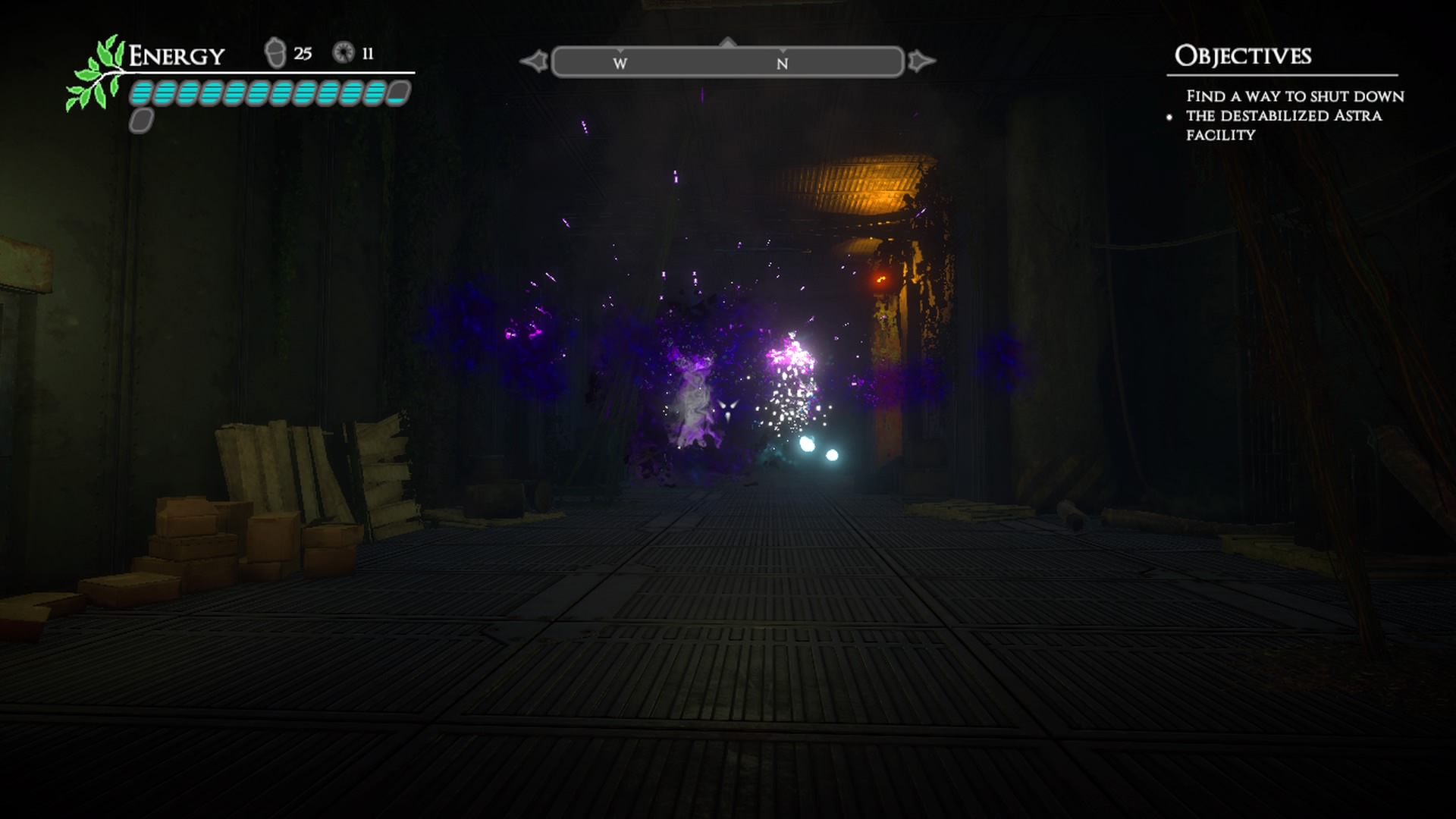The width and height of the screenshot is (1456, 819).
Task: Select the Objectives tracker heading
Action: coord(1242,56)
